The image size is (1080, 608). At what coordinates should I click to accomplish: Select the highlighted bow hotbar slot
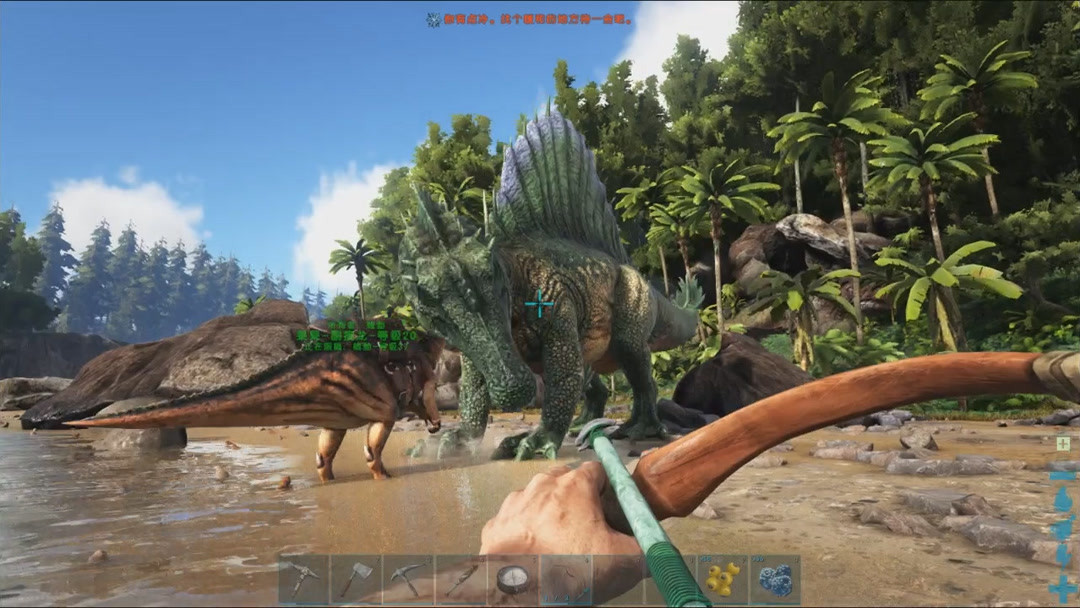[566, 580]
